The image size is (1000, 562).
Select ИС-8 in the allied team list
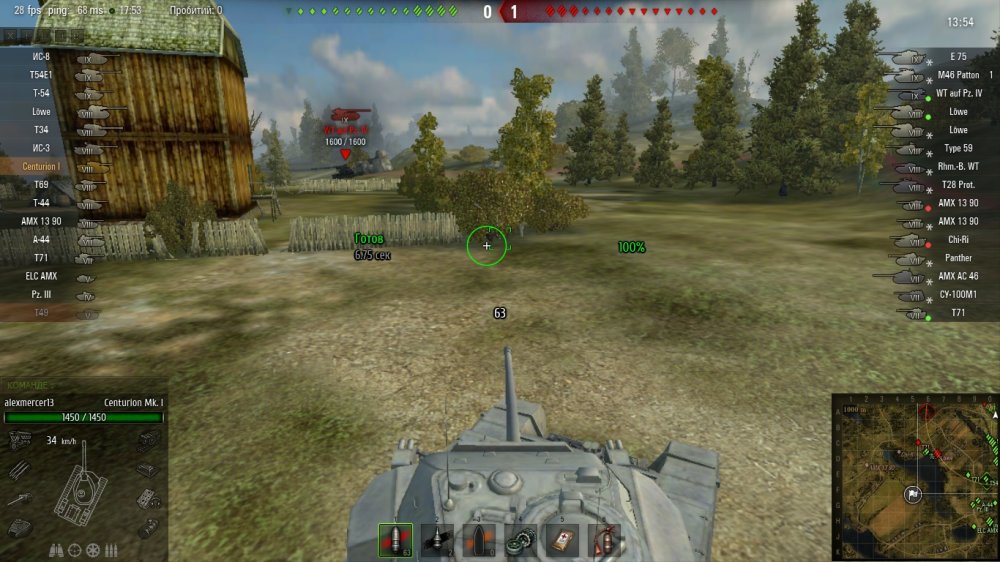(41, 57)
